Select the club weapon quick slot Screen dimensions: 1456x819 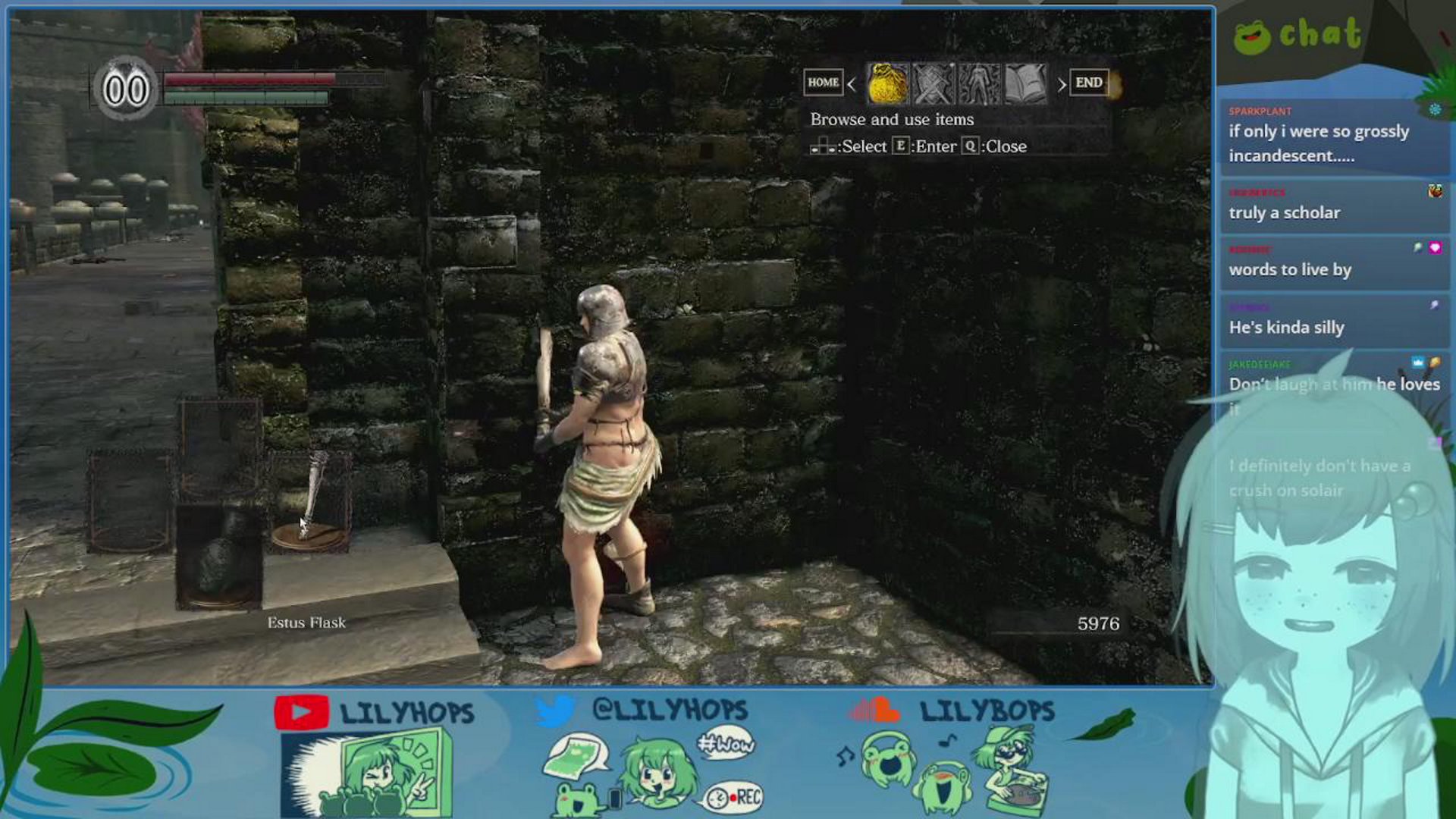click(x=310, y=500)
